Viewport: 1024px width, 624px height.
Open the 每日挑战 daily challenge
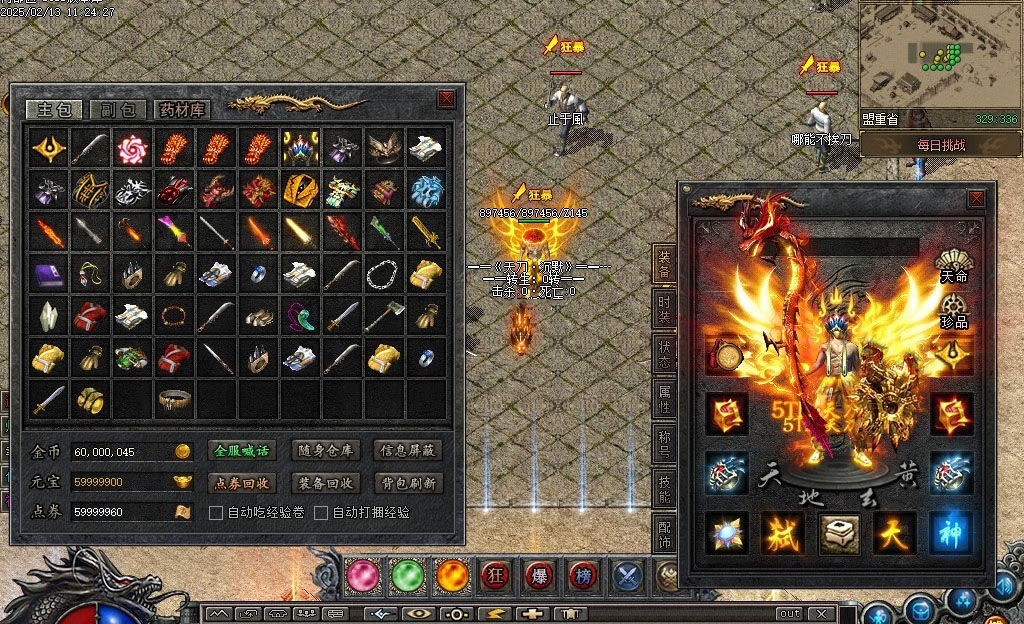(940, 145)
